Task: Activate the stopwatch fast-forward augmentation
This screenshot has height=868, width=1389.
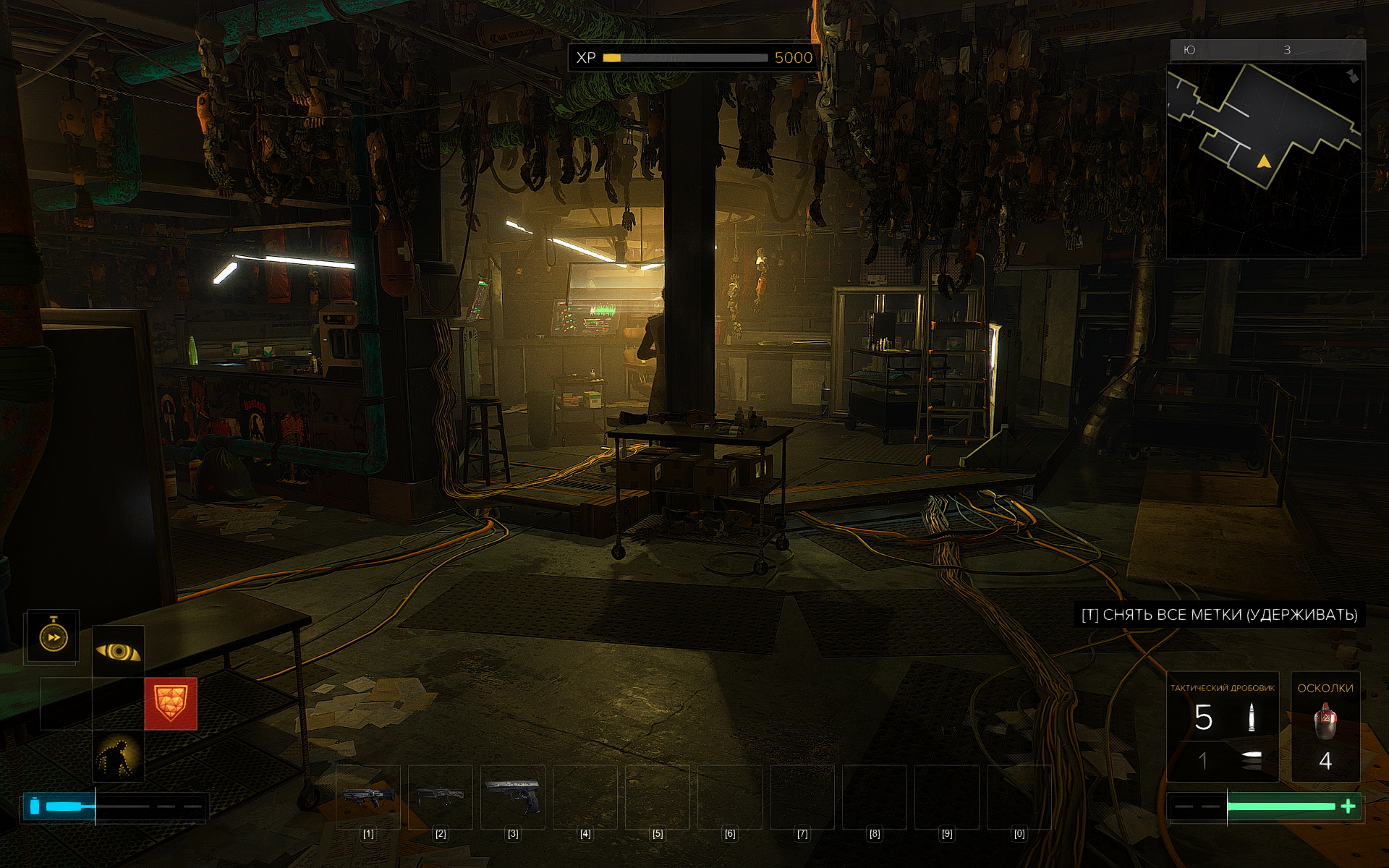Action: (x=53, y=637)
